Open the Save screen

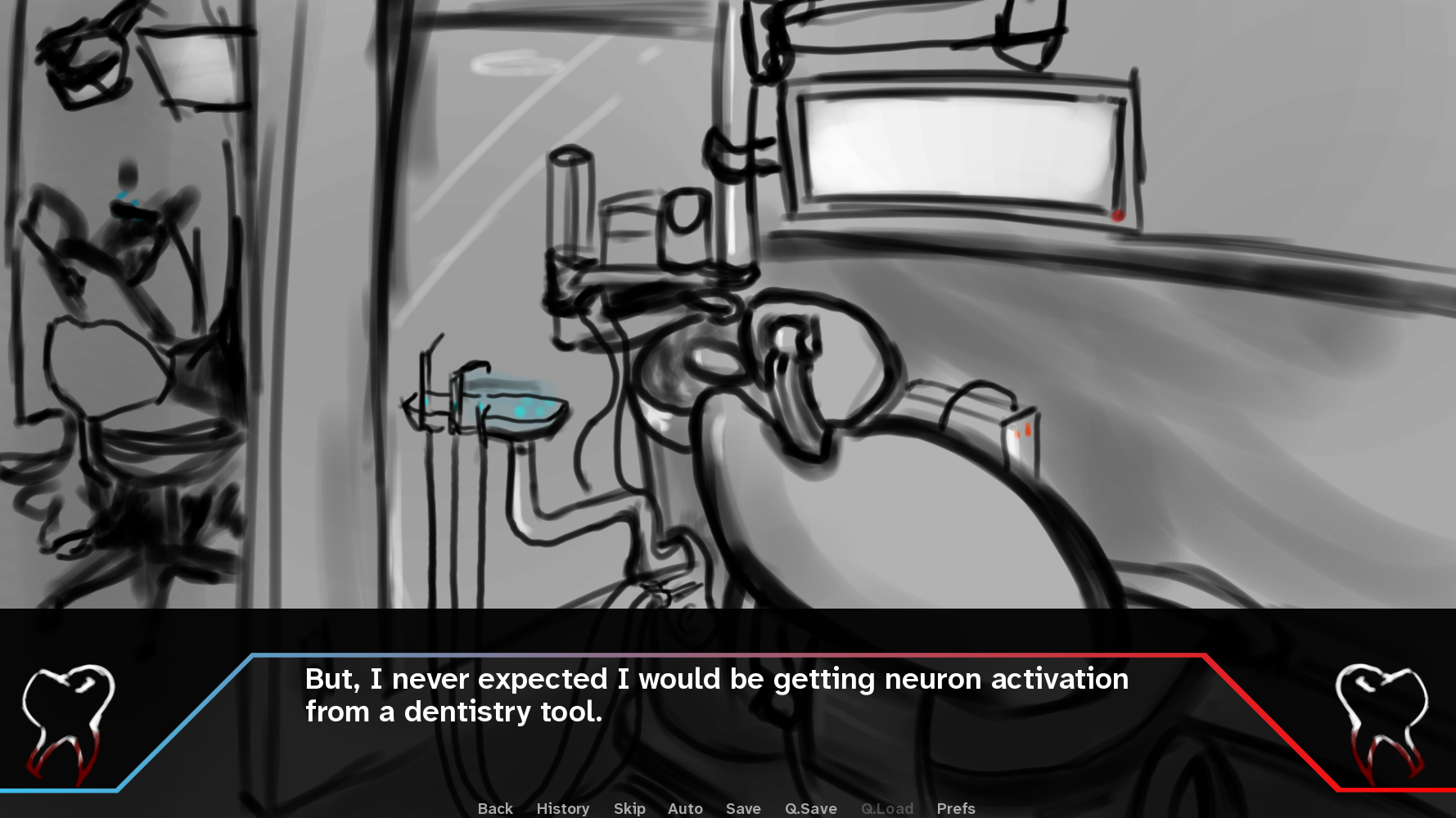742,808
